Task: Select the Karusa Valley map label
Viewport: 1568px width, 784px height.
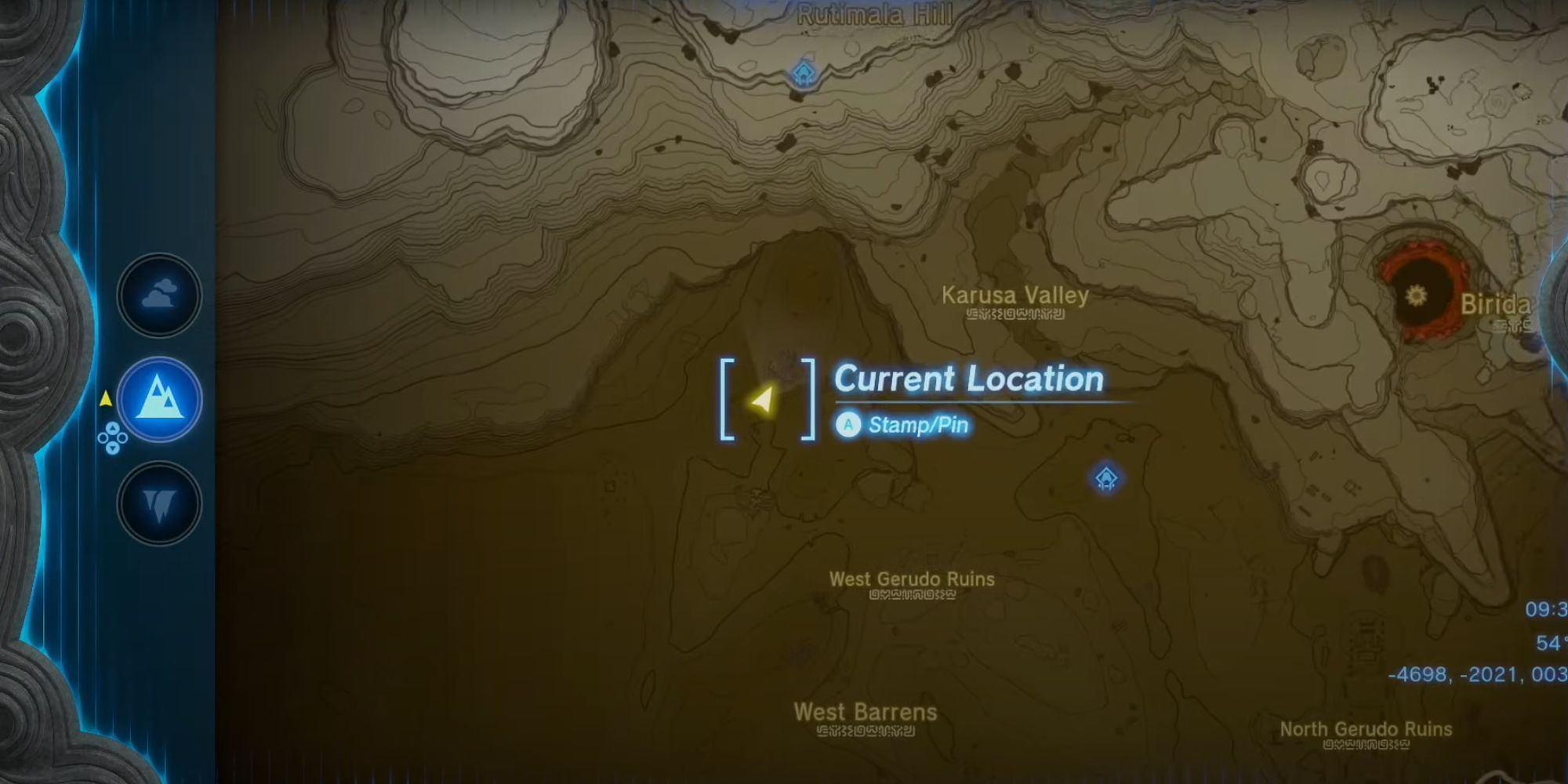Action: (1014, 296)
